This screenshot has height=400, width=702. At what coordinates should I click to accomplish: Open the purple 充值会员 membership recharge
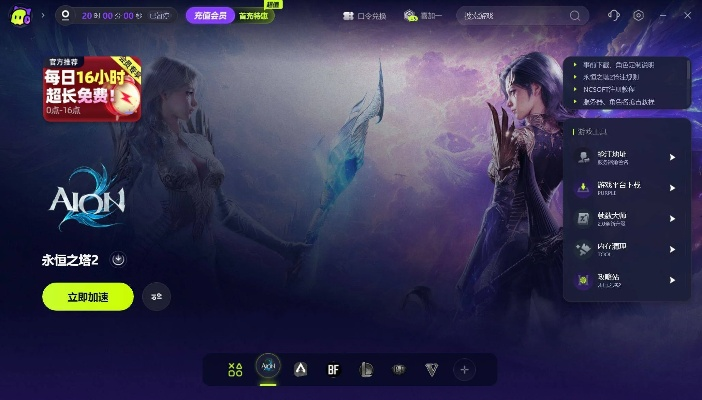(x=209, y=16)
